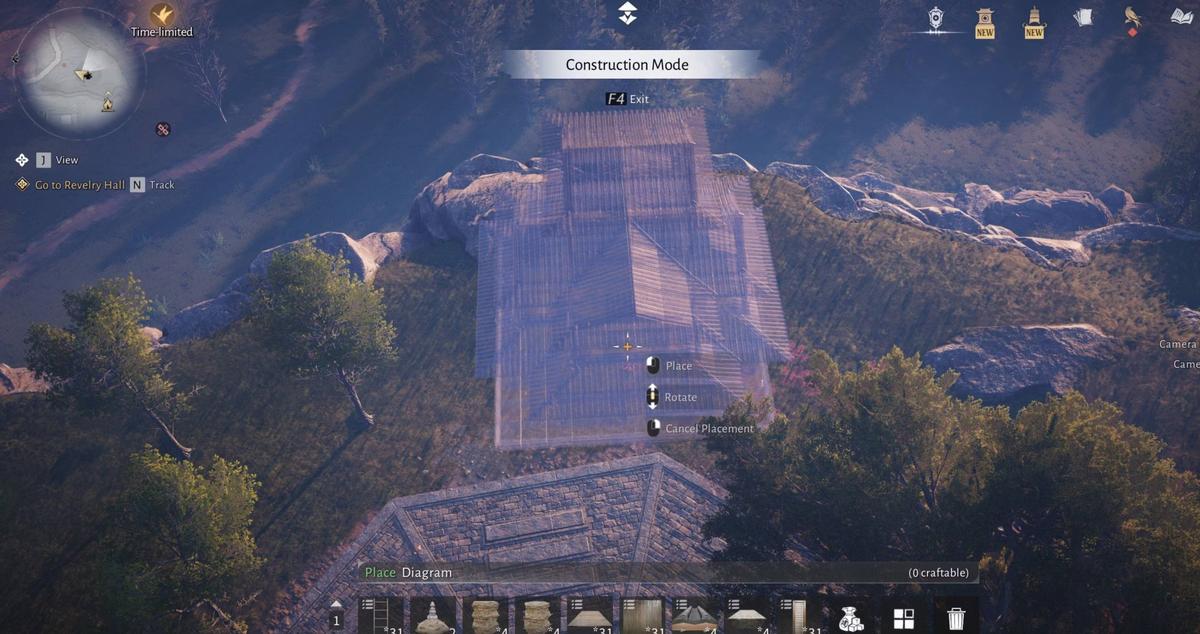Open the bird messenger icon
Image resolution: width=1200 pixels, height=634 pixels.
[1133, 17]
